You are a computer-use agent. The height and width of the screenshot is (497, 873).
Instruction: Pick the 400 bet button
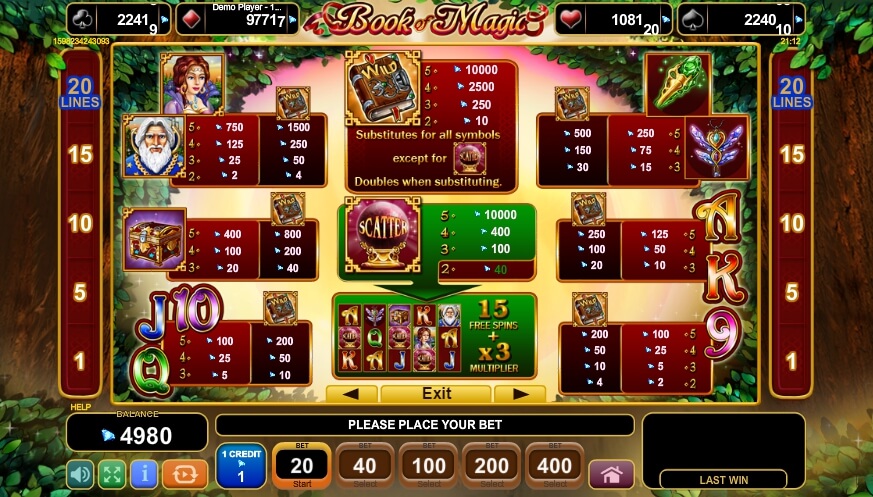point(554,466)
